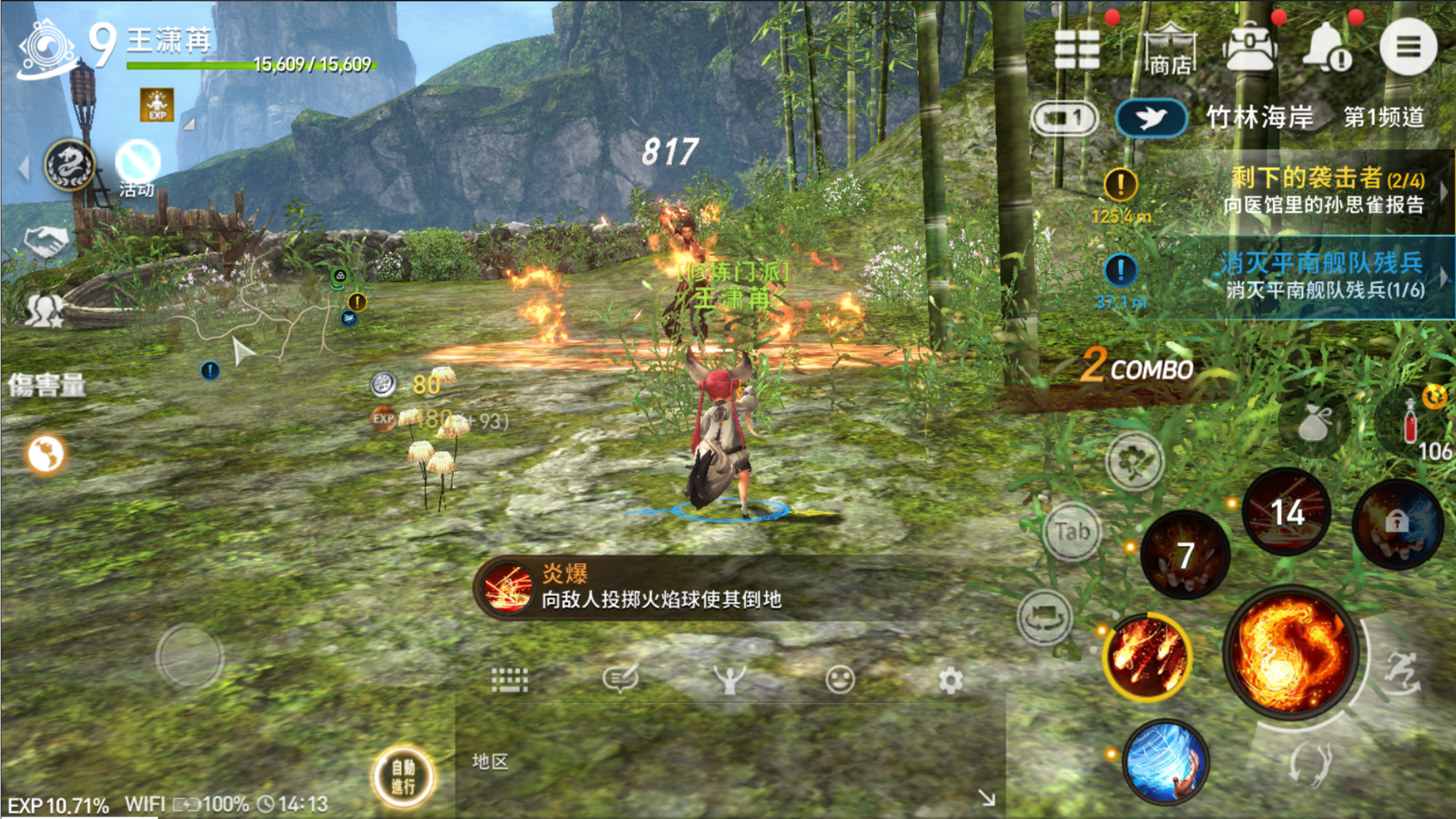Tap the Tab target switch button
The image size is (1456, 819).
click(1072, 532)
